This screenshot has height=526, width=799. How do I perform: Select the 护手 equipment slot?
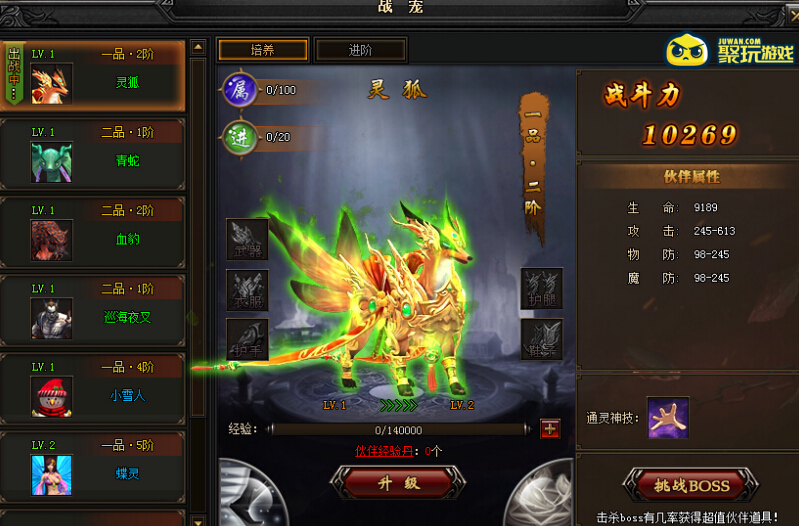(247, 339)
